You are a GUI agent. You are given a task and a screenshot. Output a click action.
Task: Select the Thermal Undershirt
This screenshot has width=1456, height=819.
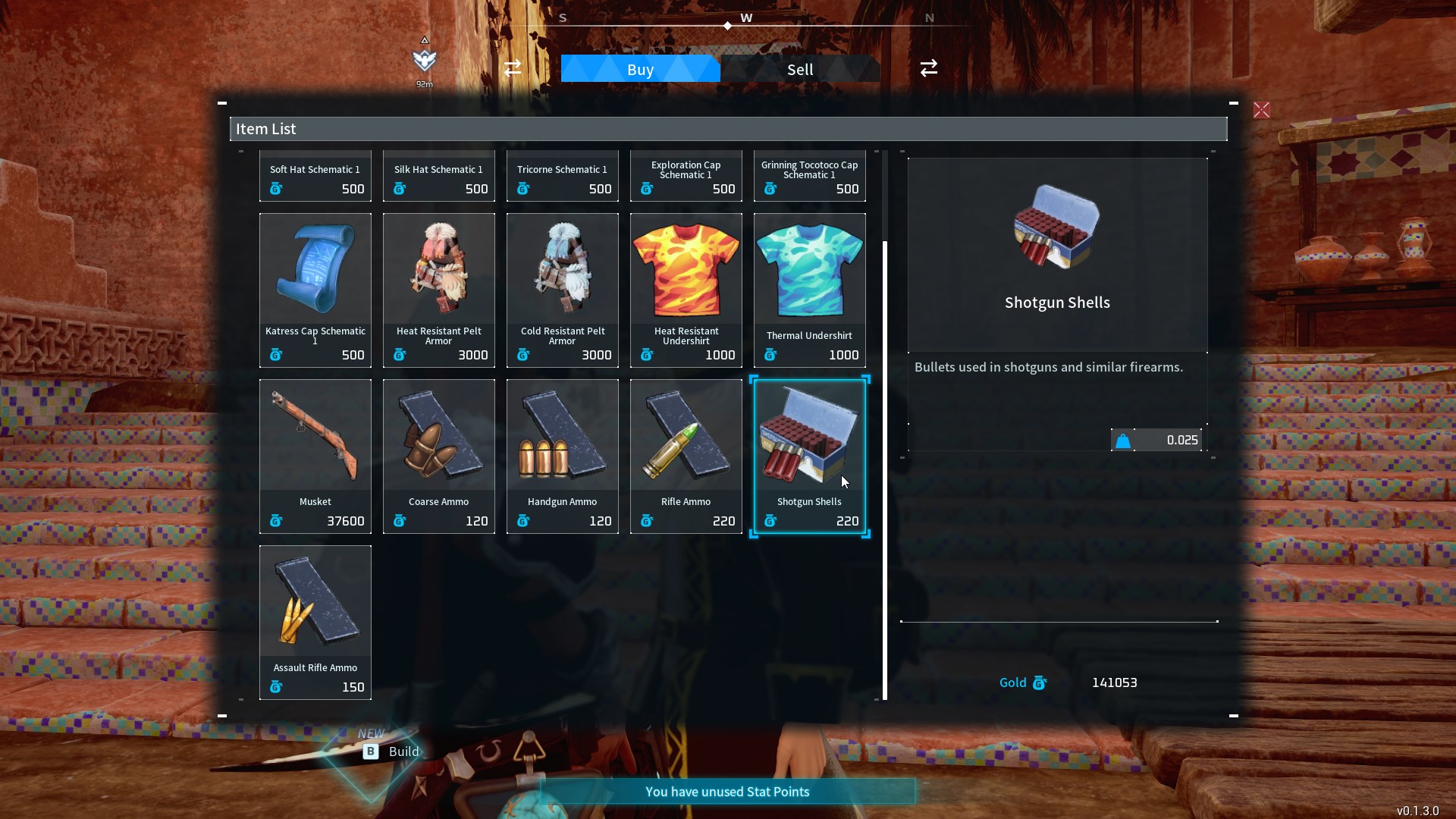tap(809, 290)
